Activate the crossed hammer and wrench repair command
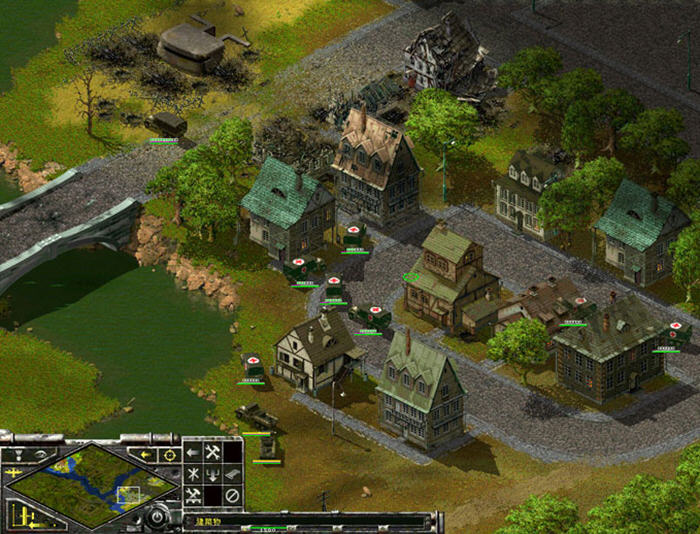The width and height of the screenshot is (700, 534). coord(213,453)
